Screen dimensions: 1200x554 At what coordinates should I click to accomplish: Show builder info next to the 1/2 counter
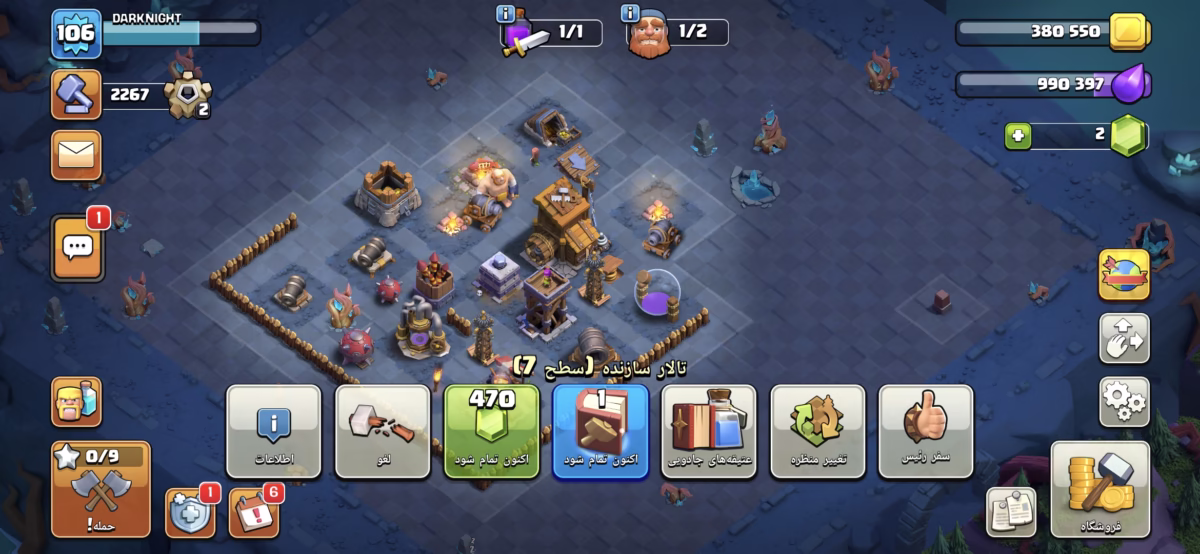click(x=630, y=13)
